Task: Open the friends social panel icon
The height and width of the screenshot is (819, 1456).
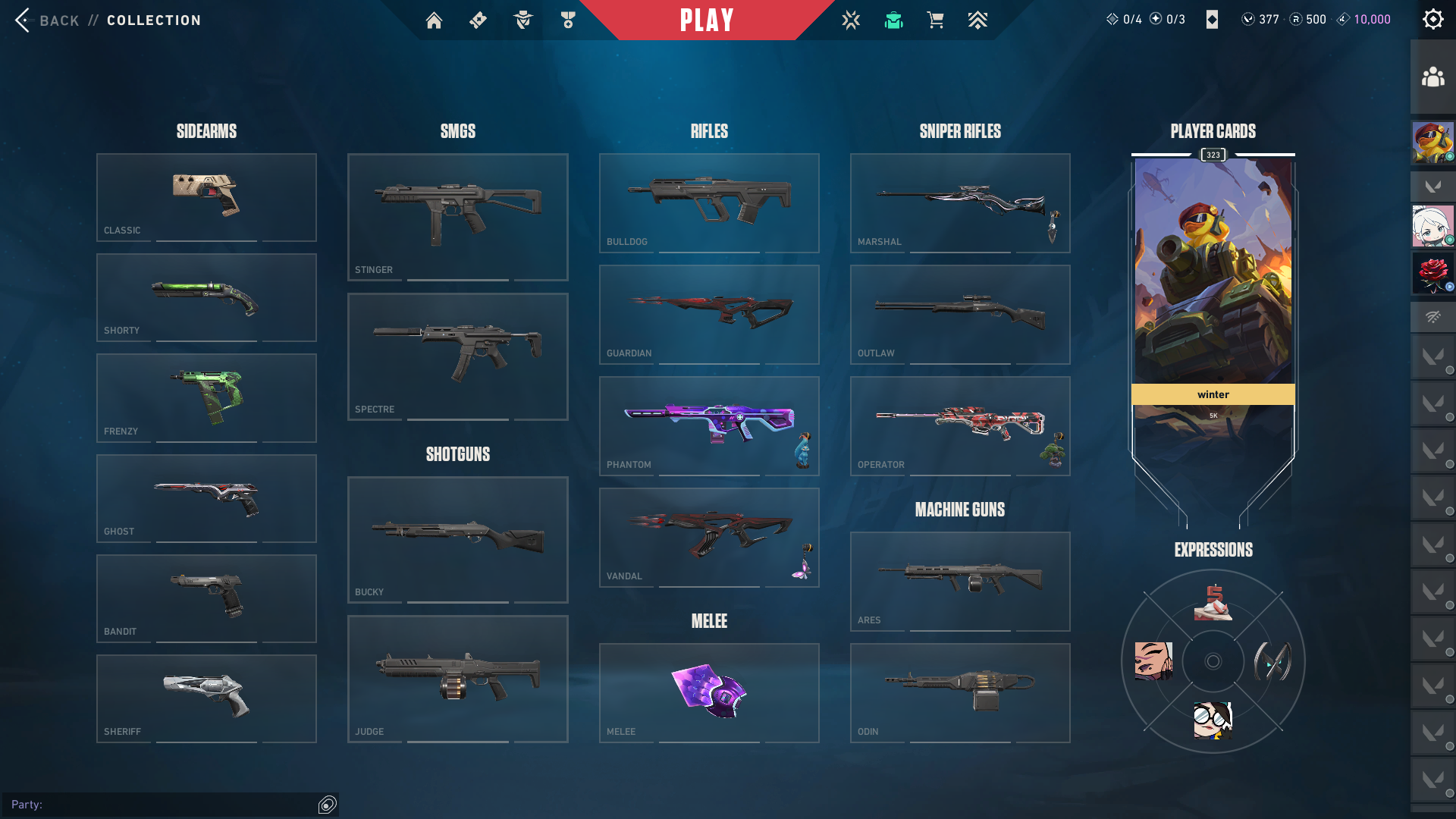Action: pos(1432,77)
